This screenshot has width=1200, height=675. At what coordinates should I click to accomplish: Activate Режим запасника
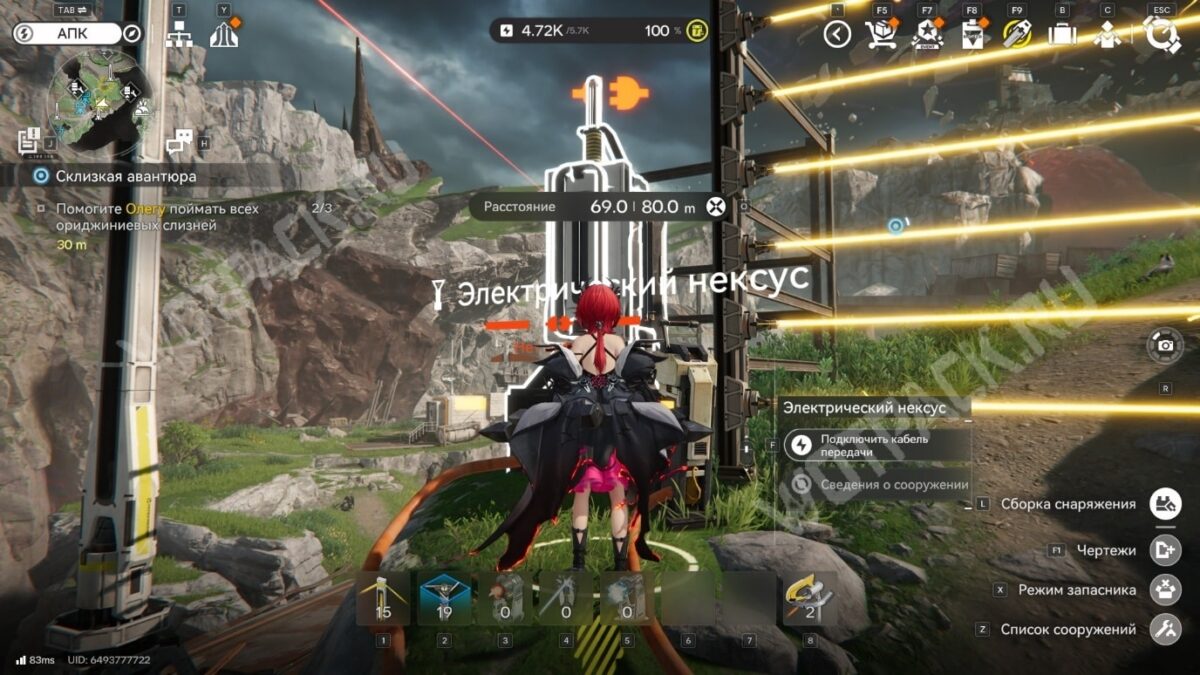1165,590
